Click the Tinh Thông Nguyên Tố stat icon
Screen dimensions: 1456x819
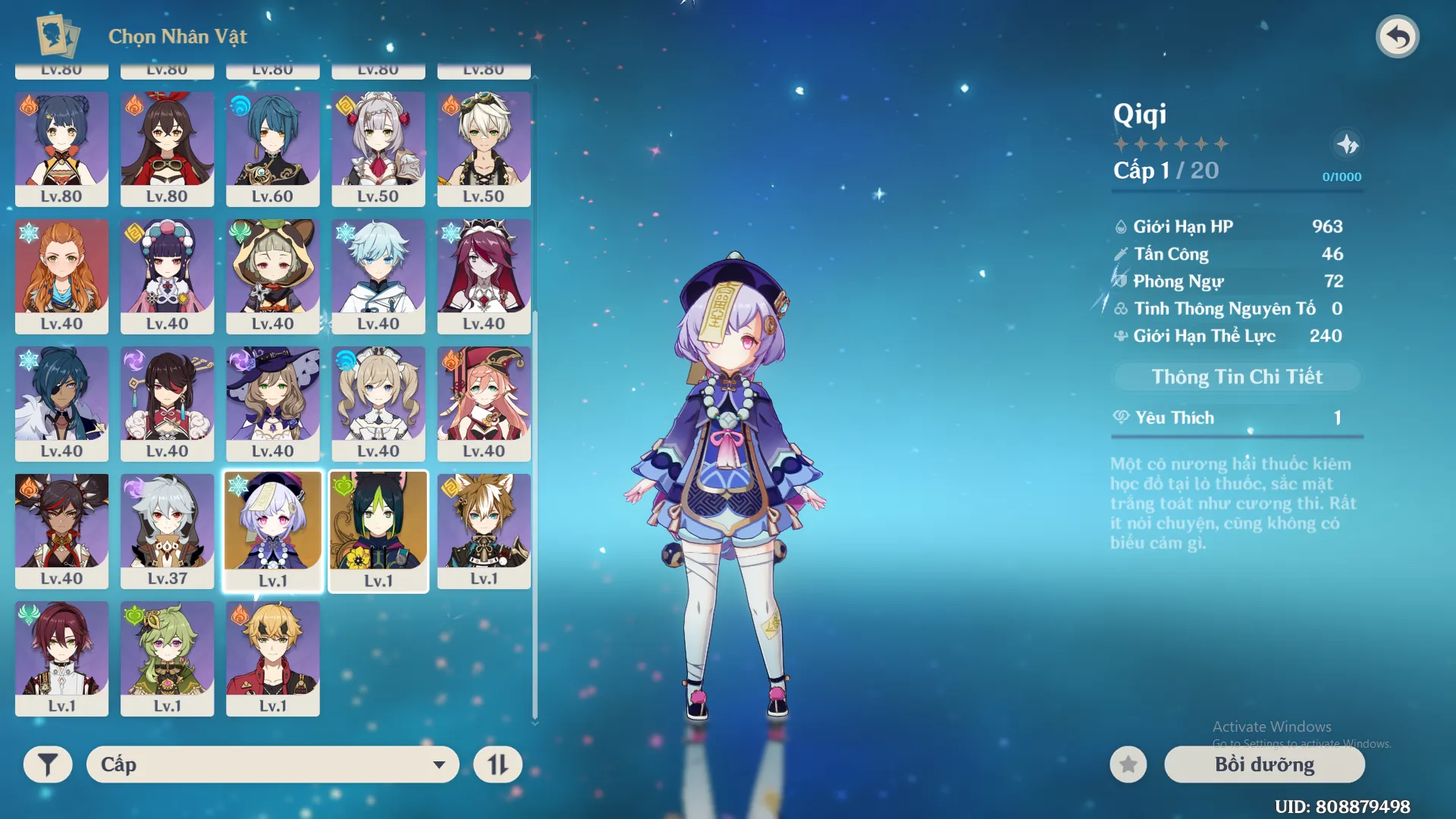coord(1119,309)
